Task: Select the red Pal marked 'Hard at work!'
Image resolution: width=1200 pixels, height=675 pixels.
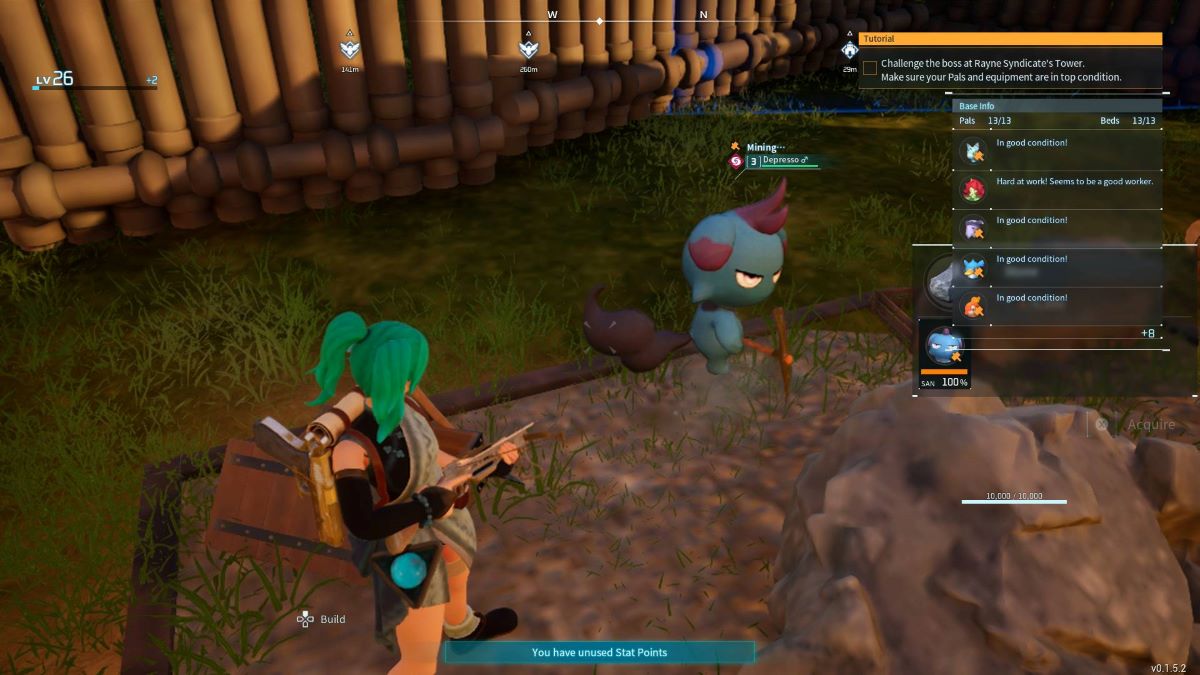Action: [973, 189]
